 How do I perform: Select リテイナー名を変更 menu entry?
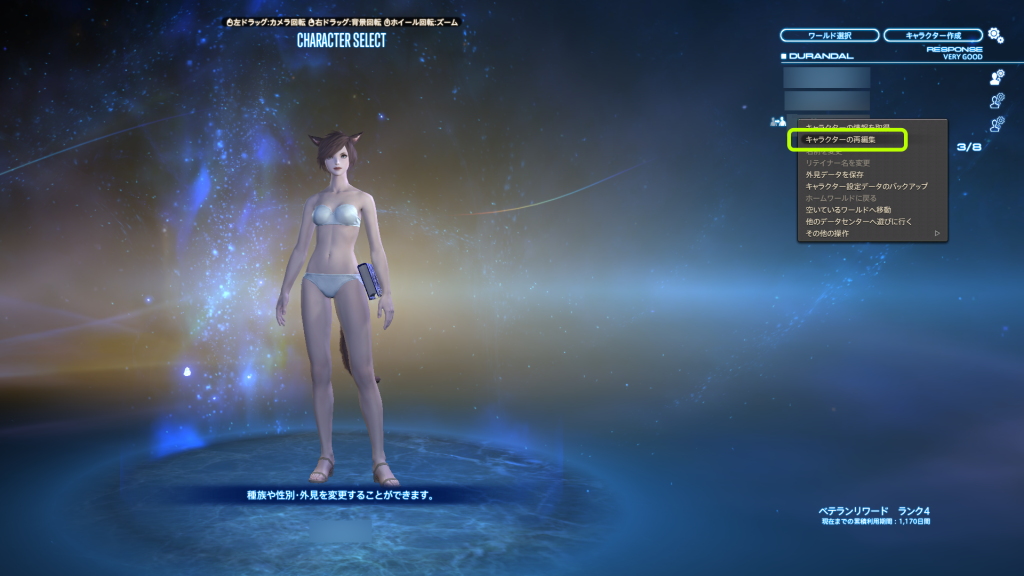(838, 162)
